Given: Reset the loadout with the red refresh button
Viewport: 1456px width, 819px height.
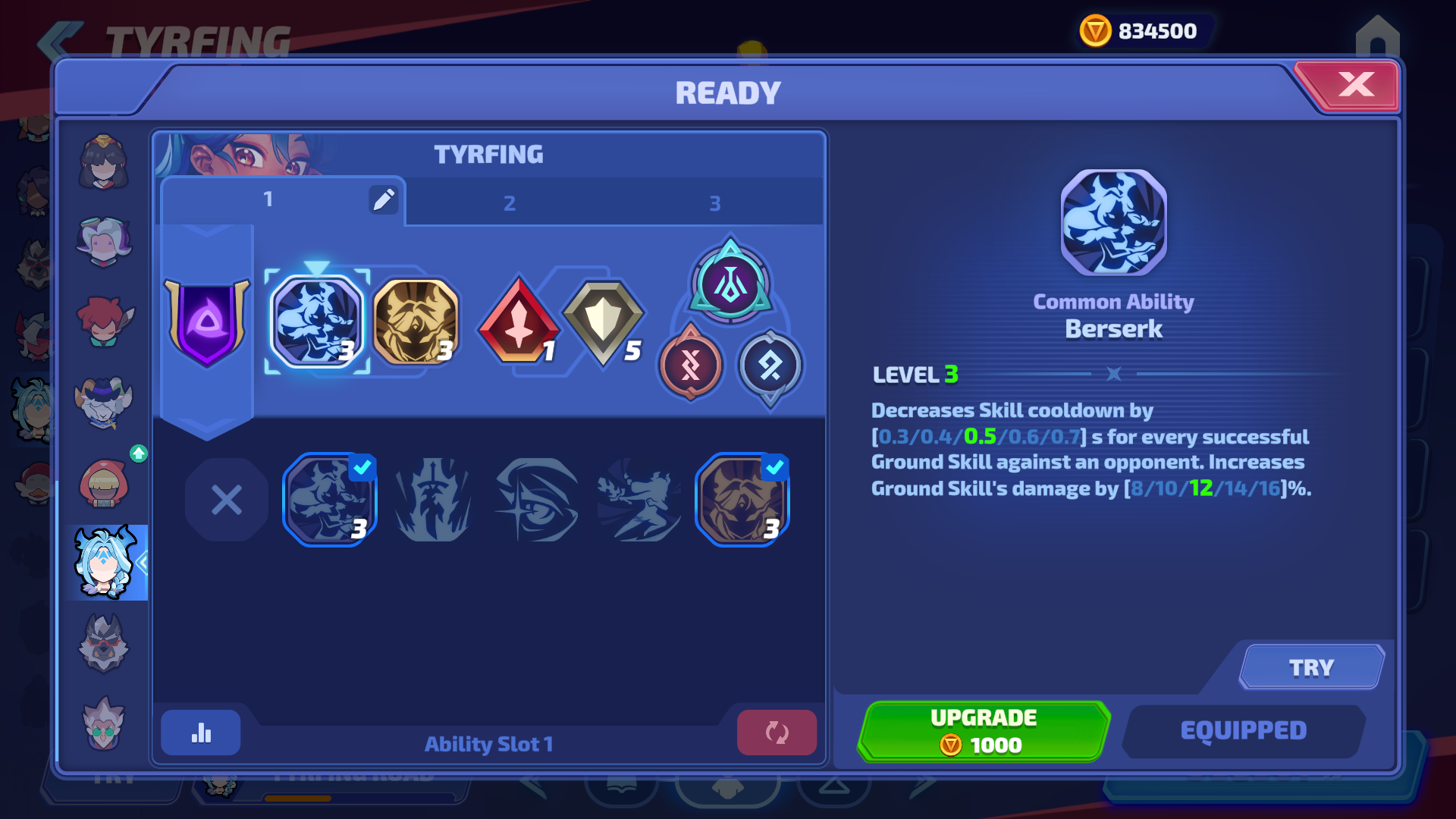Looking at the screenshot, I should coord(777,733).
